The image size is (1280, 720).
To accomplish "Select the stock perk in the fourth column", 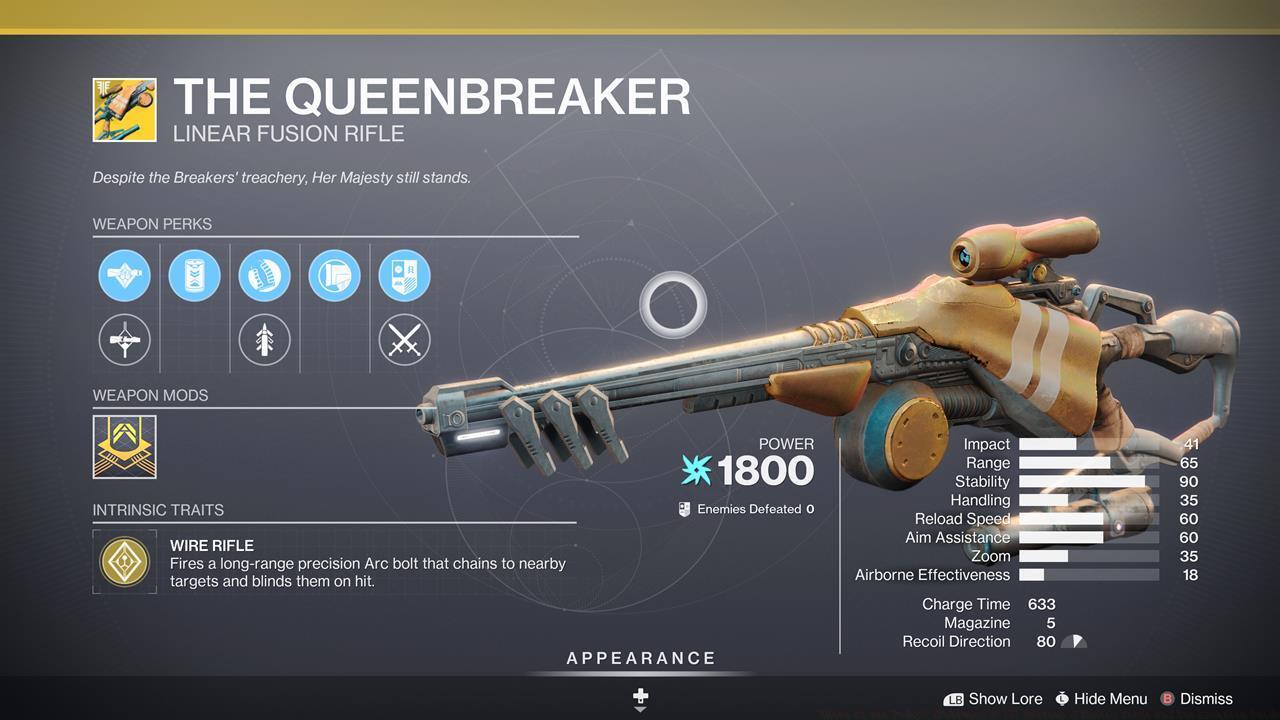I will tap(334, 275).
